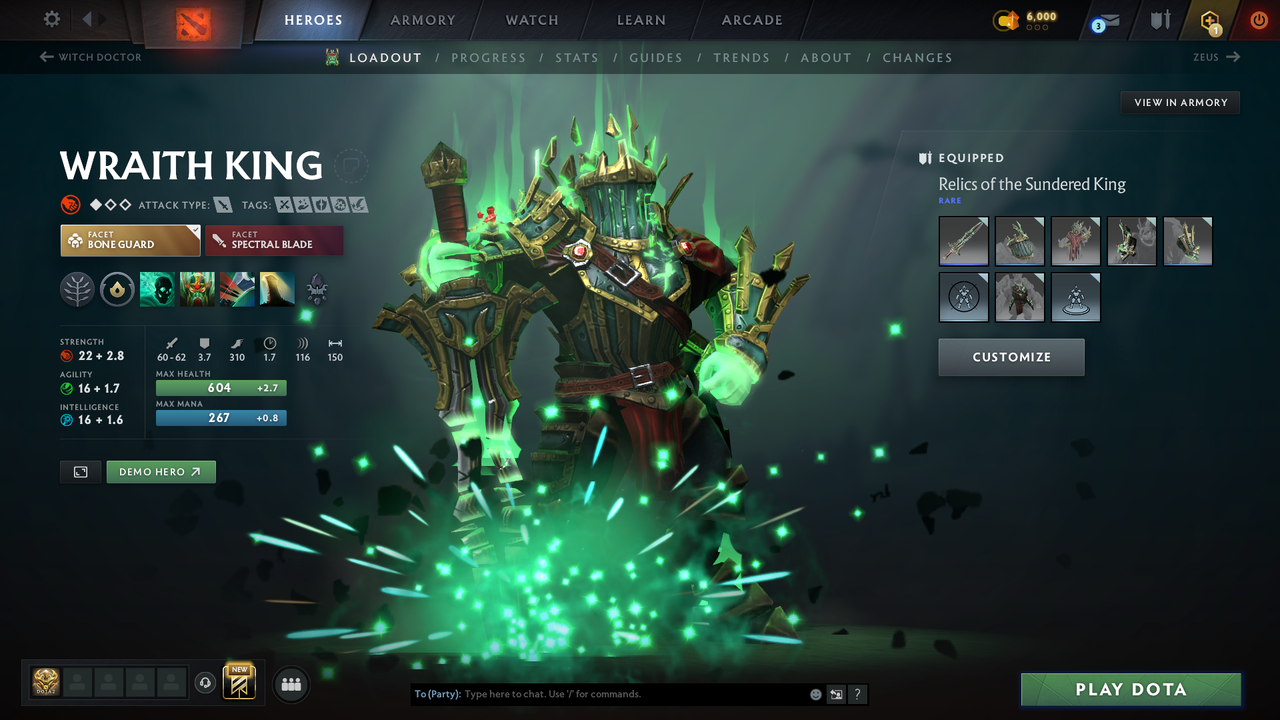Open the Vampiric Spirit ability icon

click(197, 289)
